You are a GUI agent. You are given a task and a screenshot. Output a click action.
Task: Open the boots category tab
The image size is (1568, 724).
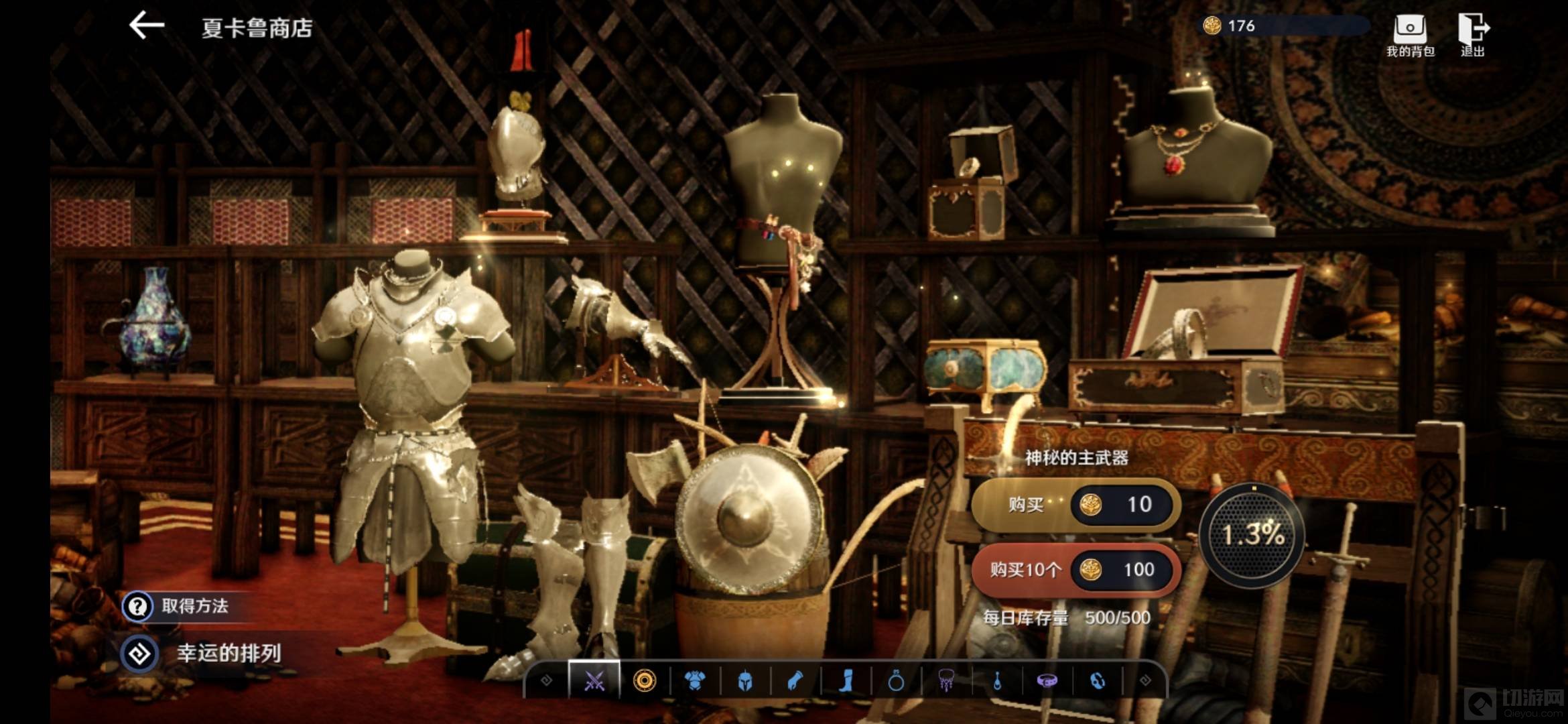[x=846, y=681]
